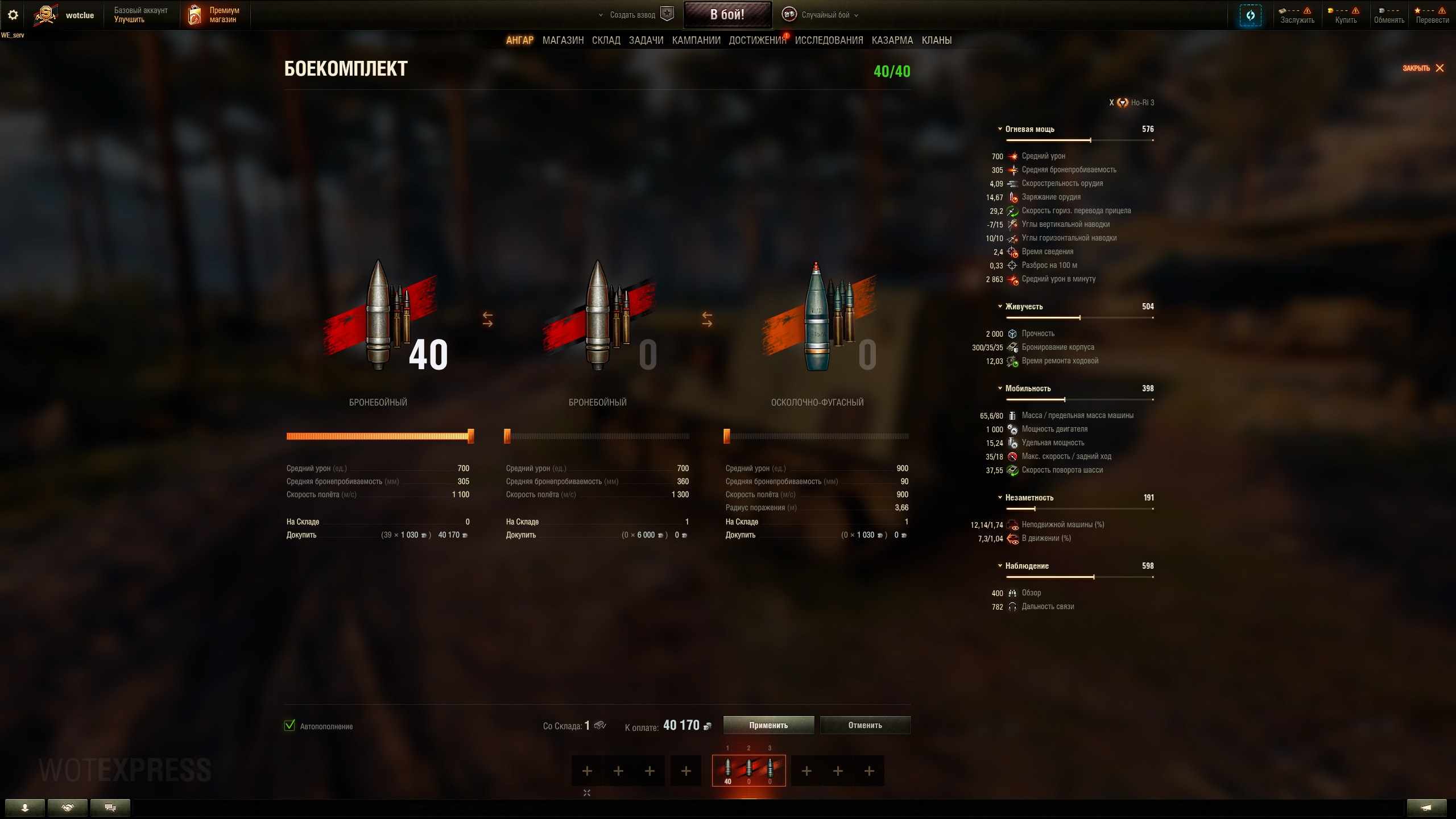The width and height of the screenshot is (1456, 819).
Task: Open the ИССЛЕДОВАНИЯ tab
Action: (829, 40)
